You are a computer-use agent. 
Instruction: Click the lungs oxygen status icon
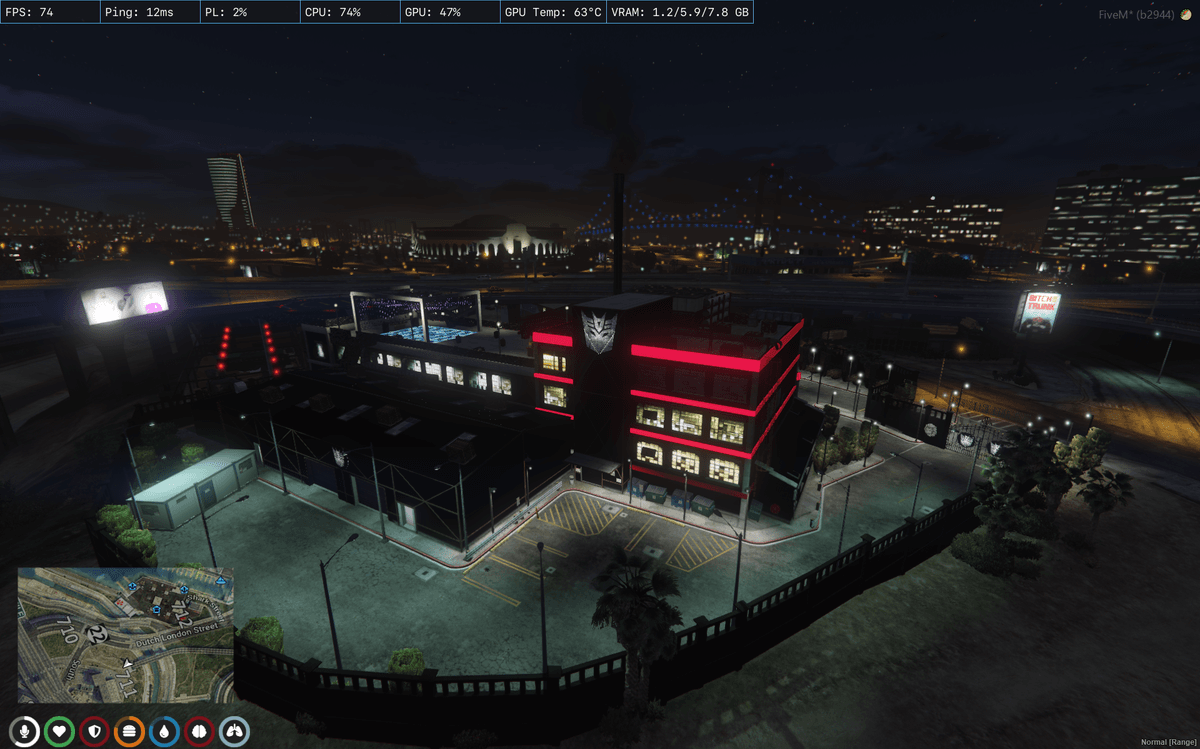(x=234, y=731)
